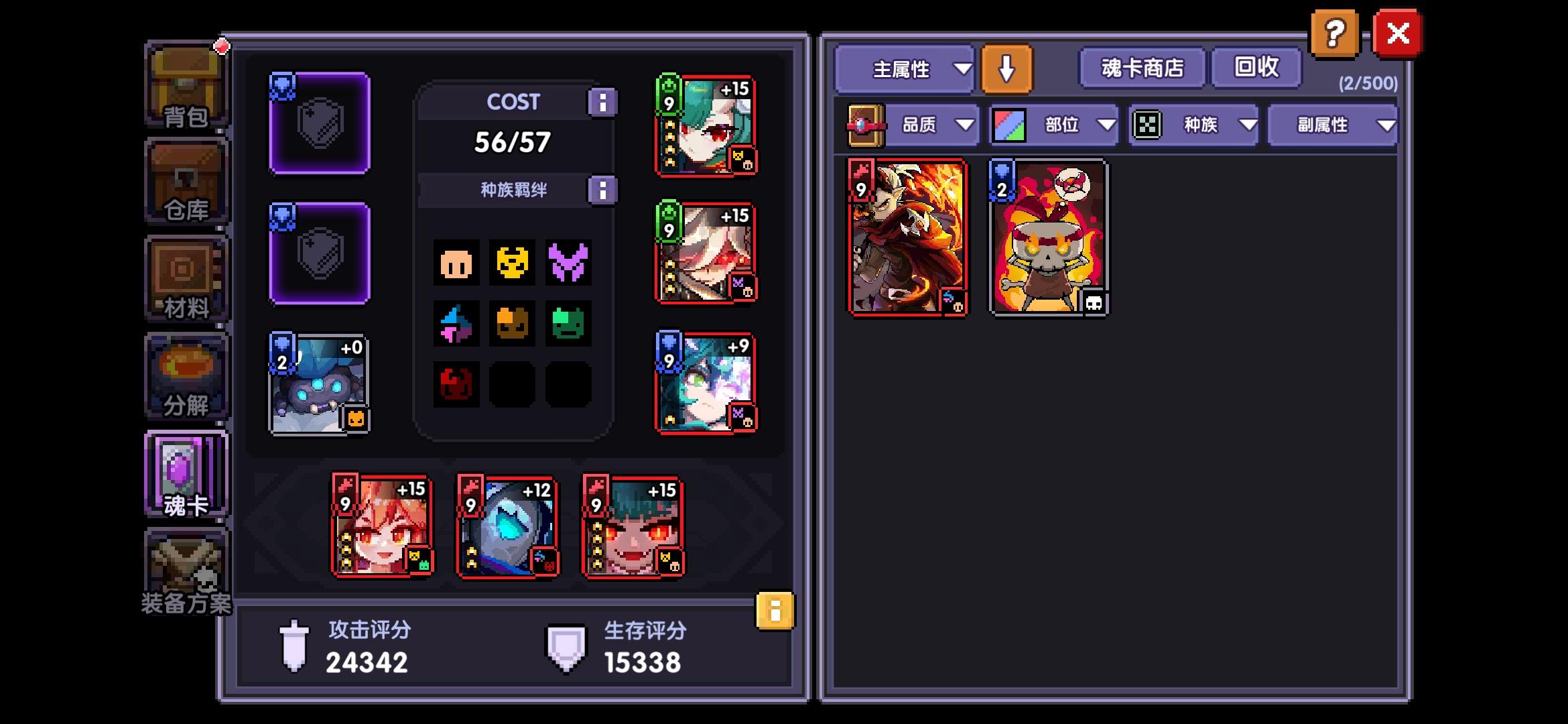Click the 回收 recycle button

pos(1256,68)
